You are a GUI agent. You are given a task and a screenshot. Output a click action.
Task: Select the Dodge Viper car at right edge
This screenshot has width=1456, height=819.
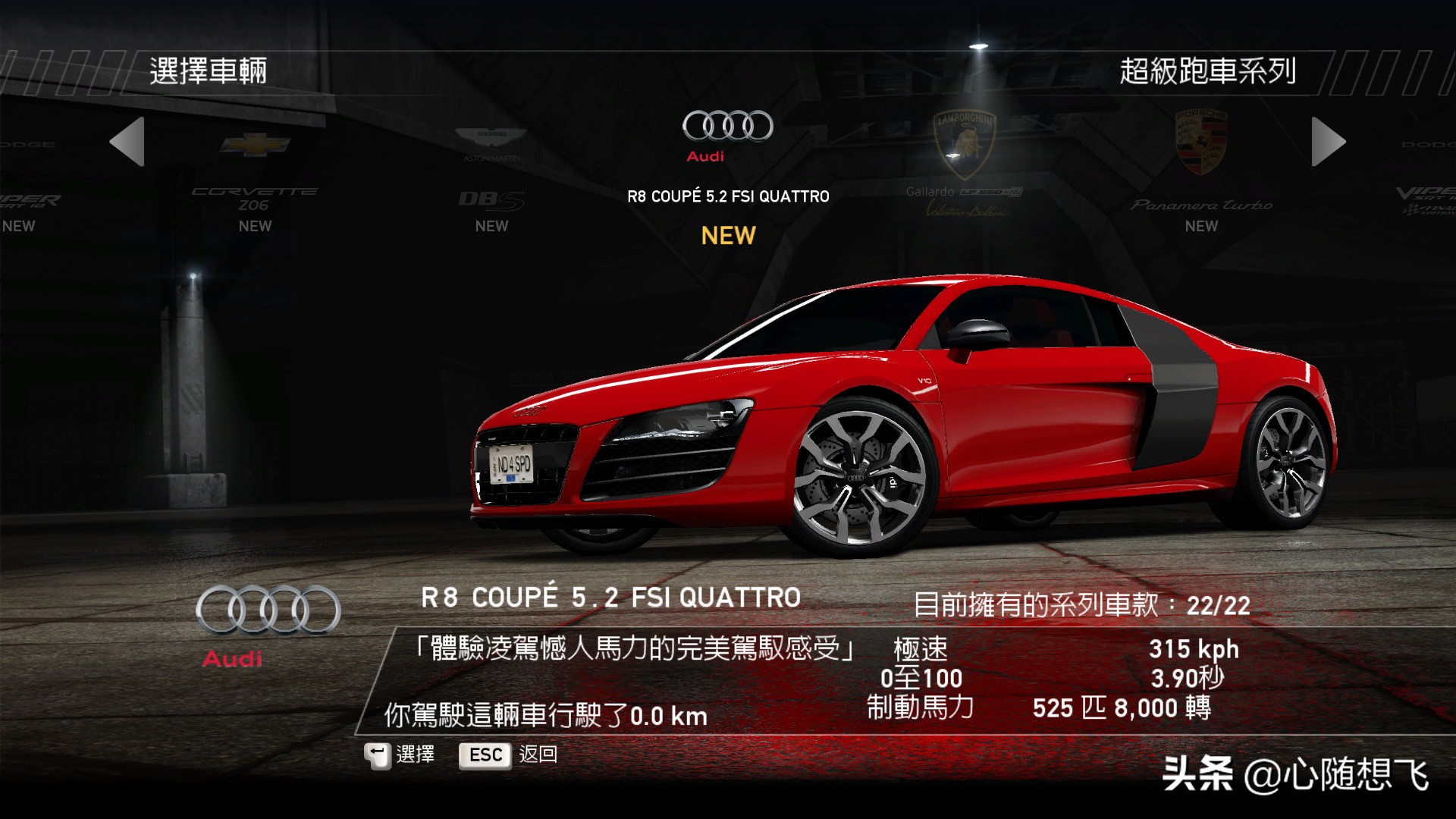click(1427, 190)
